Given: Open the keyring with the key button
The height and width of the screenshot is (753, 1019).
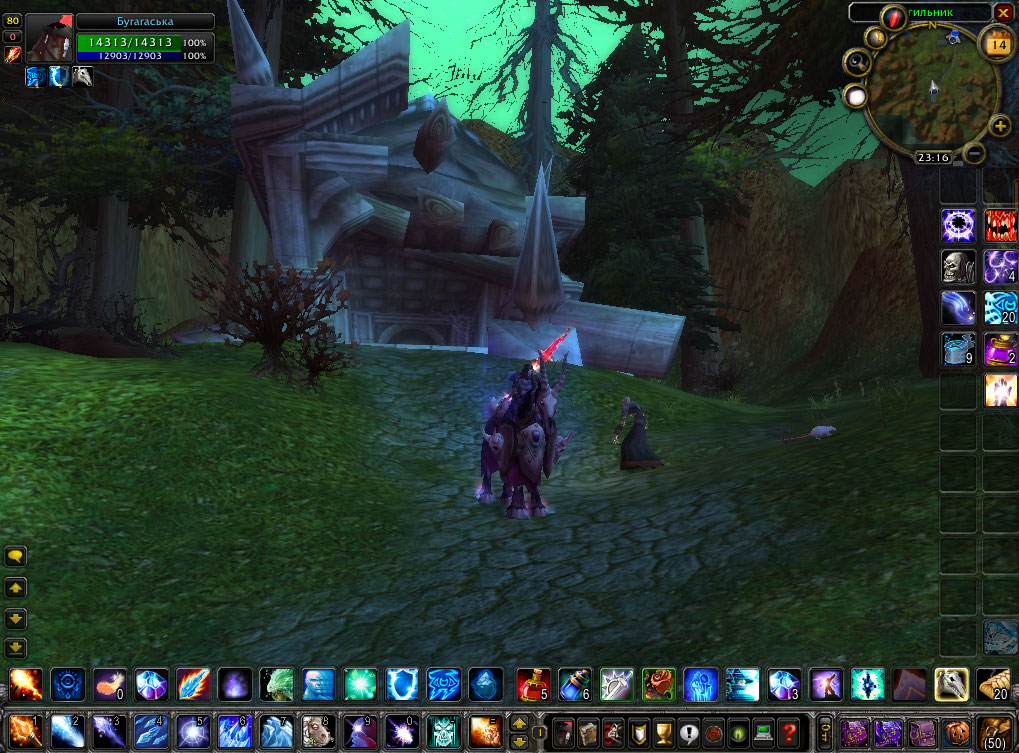Looking at the screenshot, I should (825, 731).
